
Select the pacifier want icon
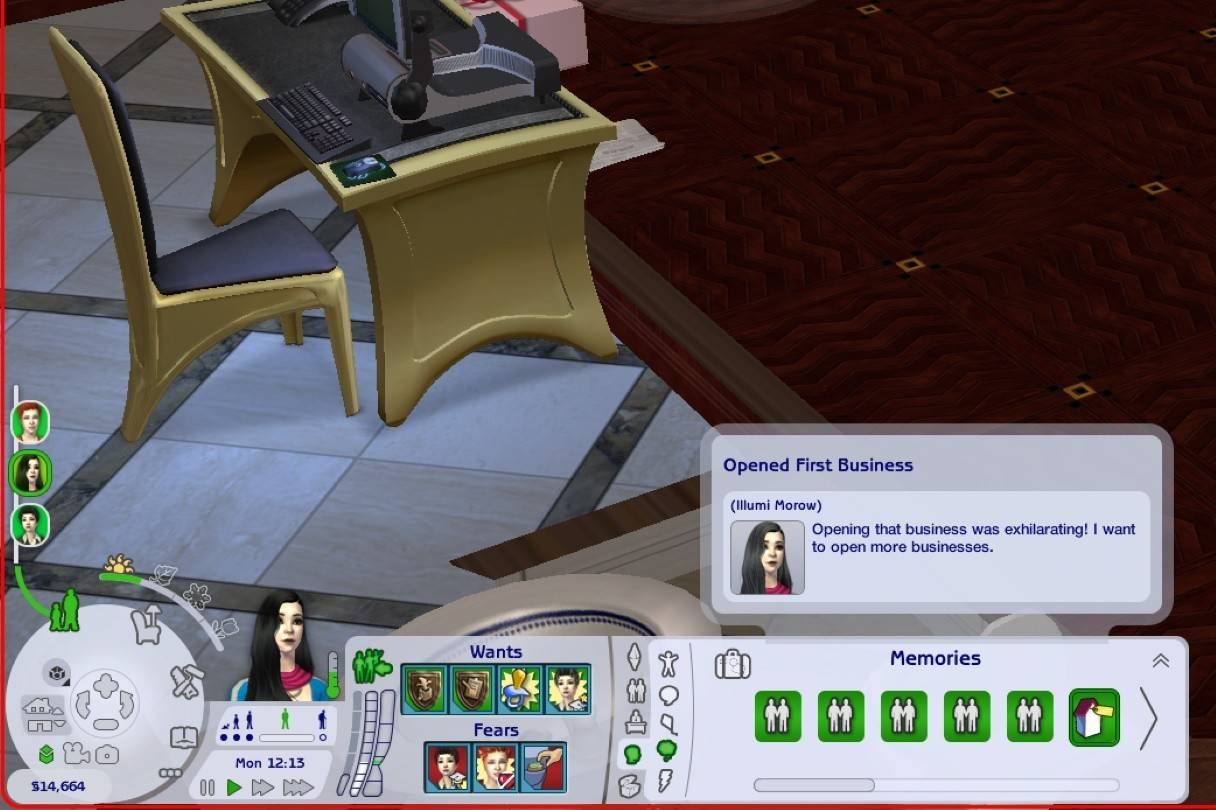tap(519, 689)
